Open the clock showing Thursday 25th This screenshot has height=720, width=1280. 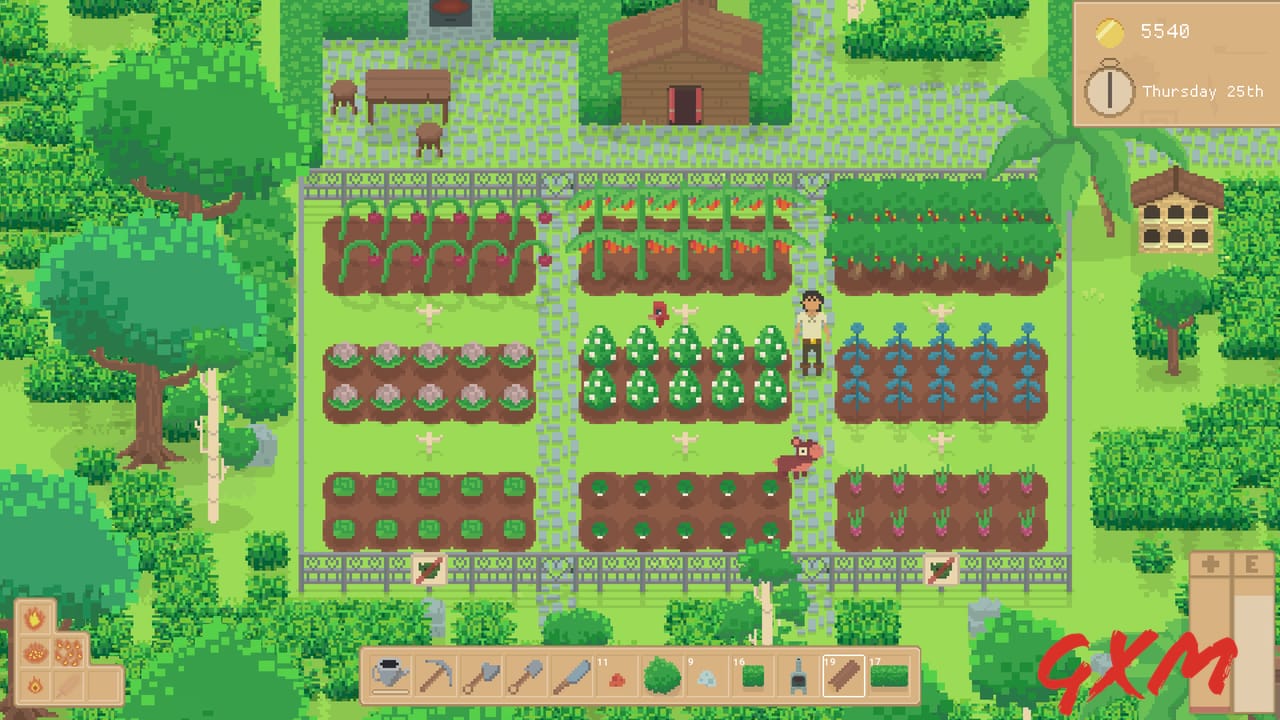[x=1110, y=91]
